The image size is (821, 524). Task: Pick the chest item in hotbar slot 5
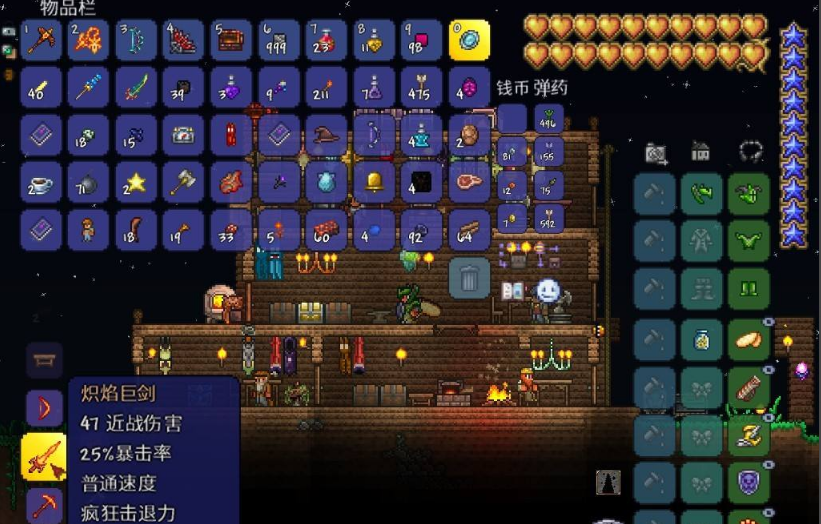pos(231,40)
